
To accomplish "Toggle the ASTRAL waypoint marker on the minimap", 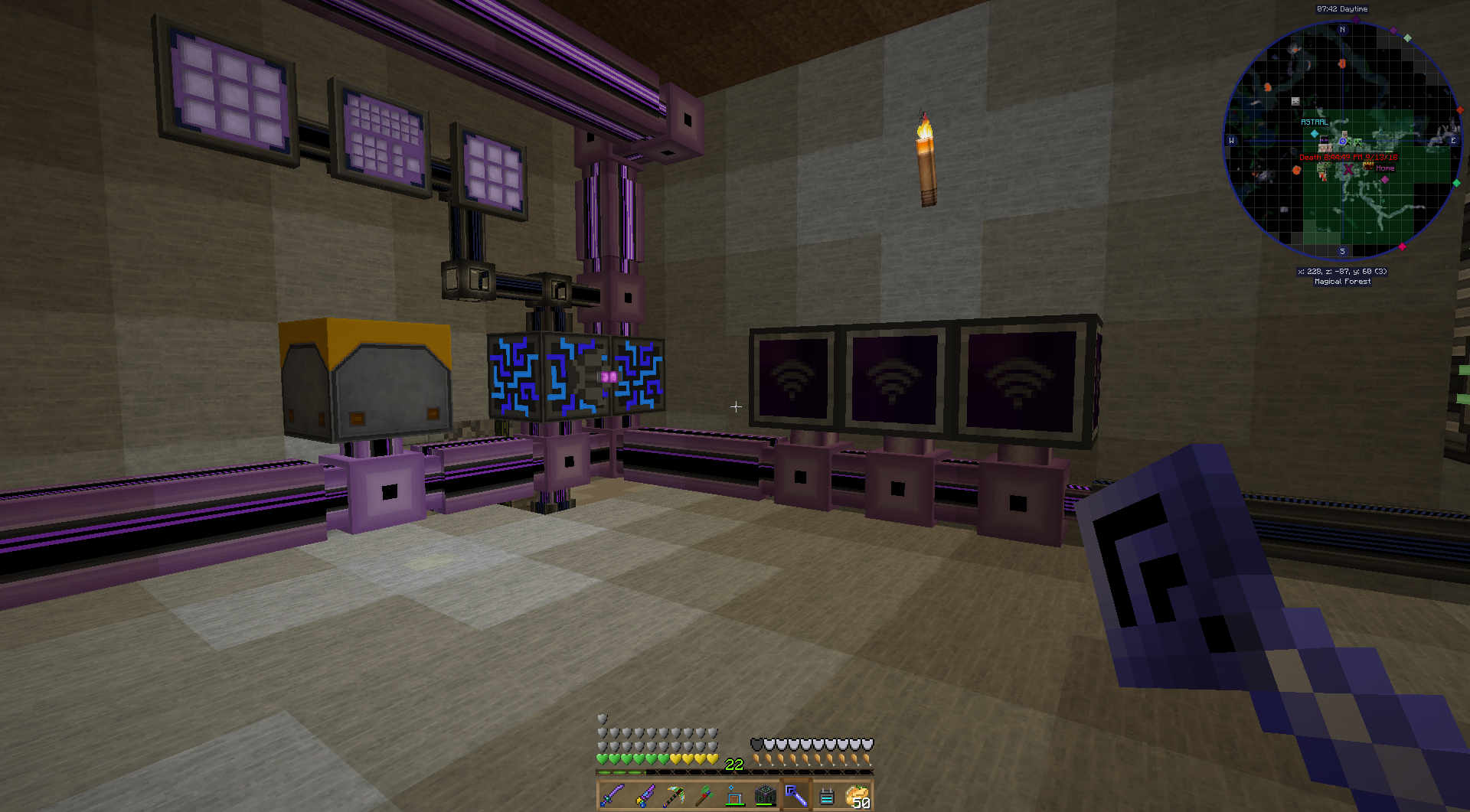I will click(x=1314, y=121).
